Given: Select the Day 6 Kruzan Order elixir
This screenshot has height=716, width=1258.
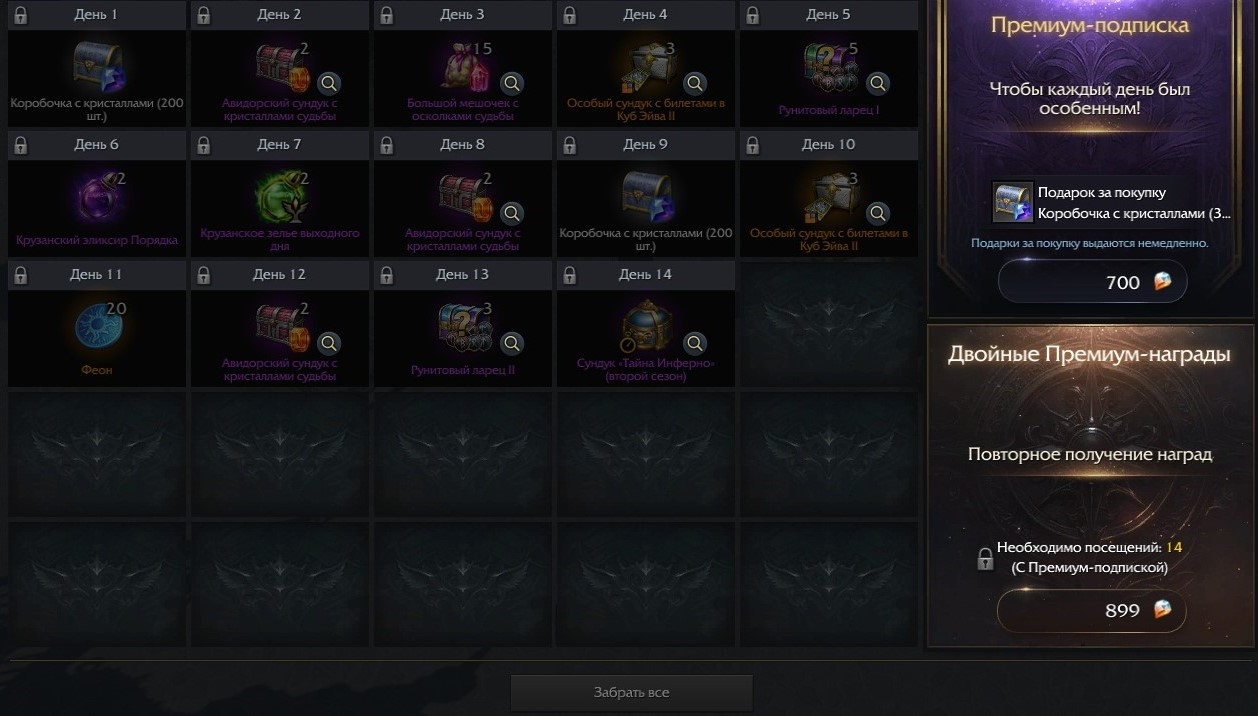Looking at the screenshot, I should point(97,197).
